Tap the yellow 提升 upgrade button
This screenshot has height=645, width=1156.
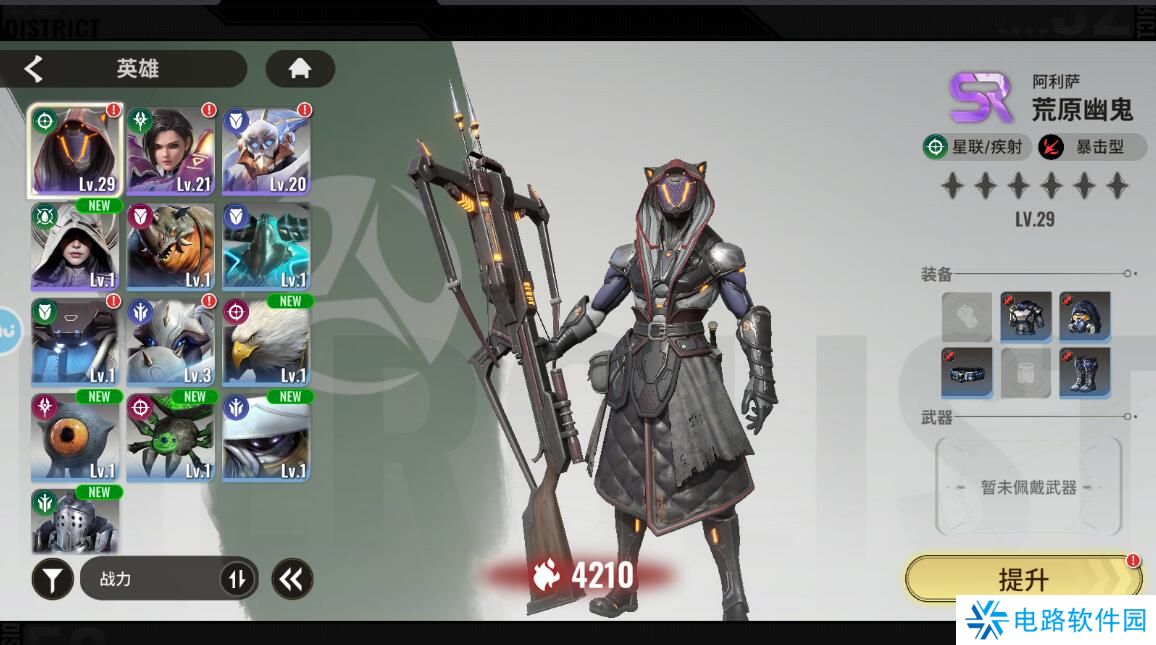coord(1023,579)
